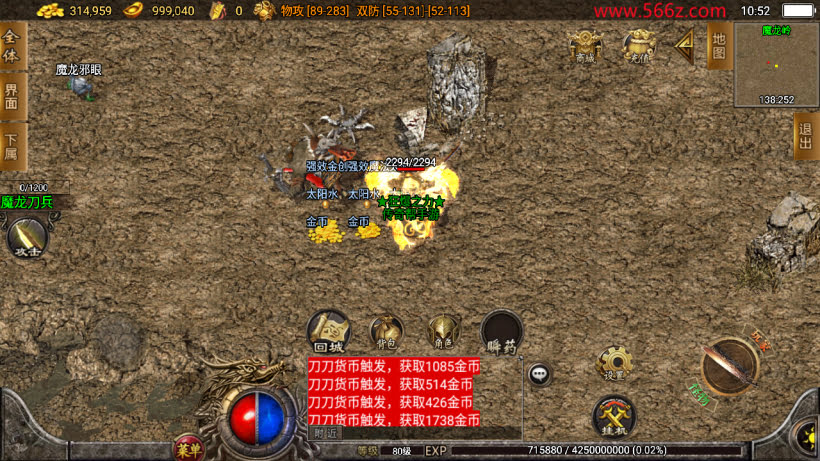820x461 pixels.
Task: Select the 全体 tab
Action: coord(12,45)
